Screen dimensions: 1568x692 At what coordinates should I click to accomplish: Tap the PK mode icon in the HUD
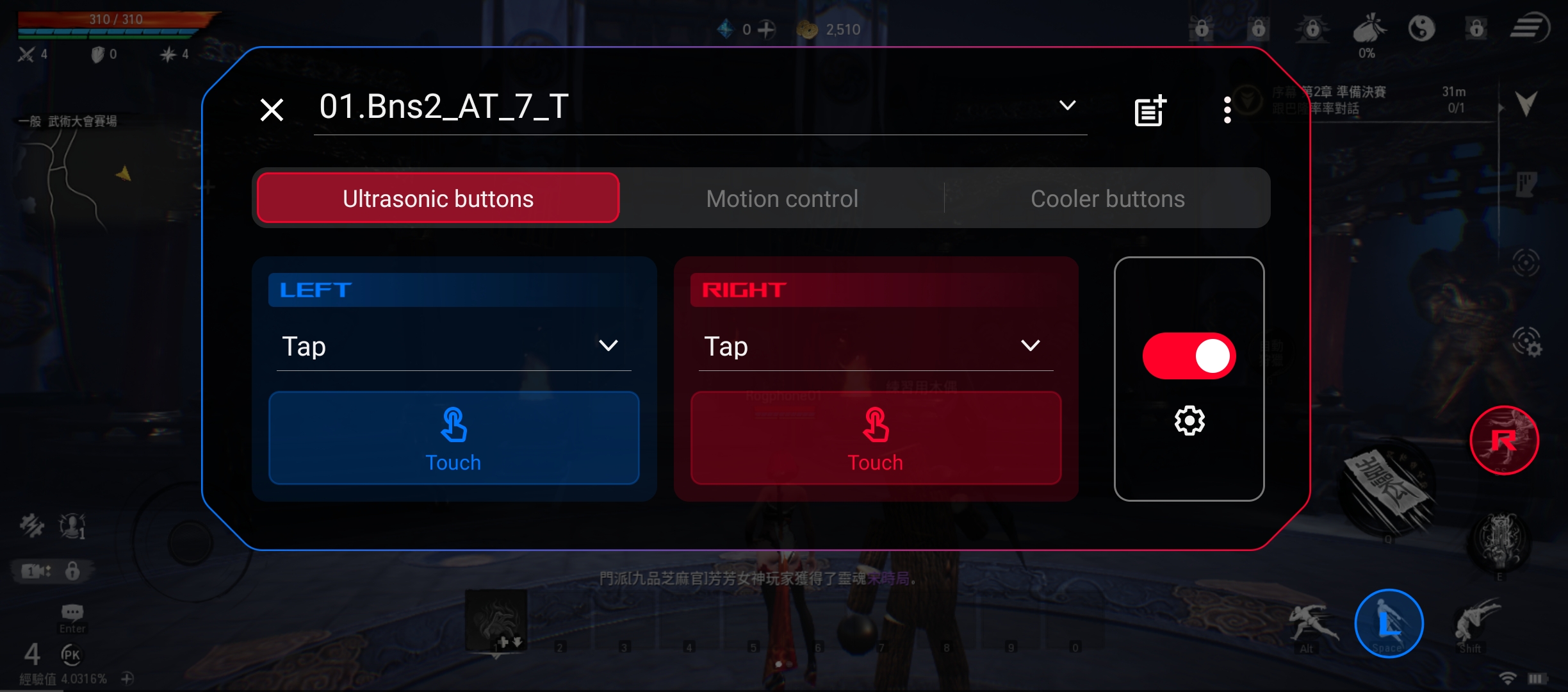[x=72, y=655]
